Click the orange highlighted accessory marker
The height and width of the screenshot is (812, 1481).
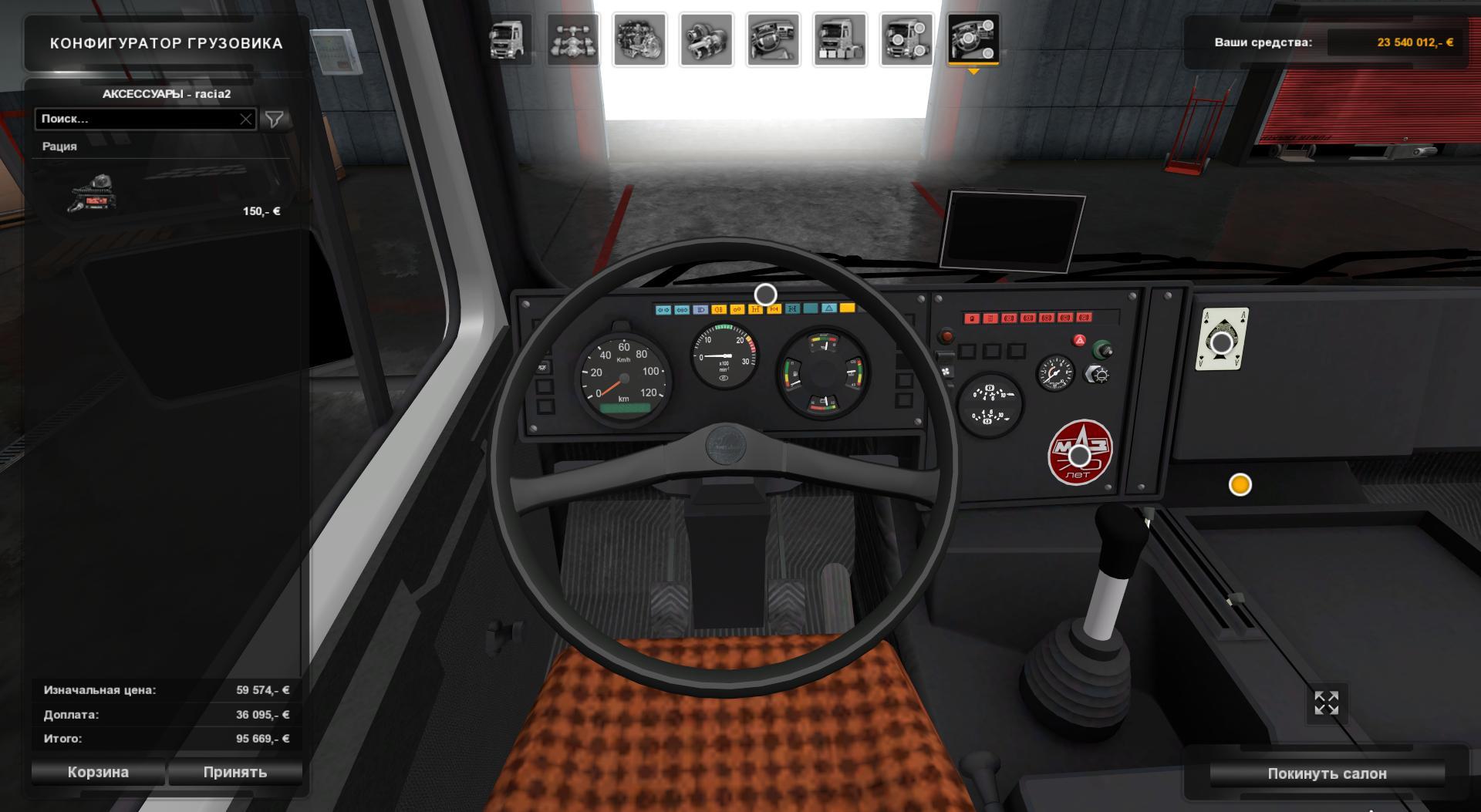(1240, 484)
